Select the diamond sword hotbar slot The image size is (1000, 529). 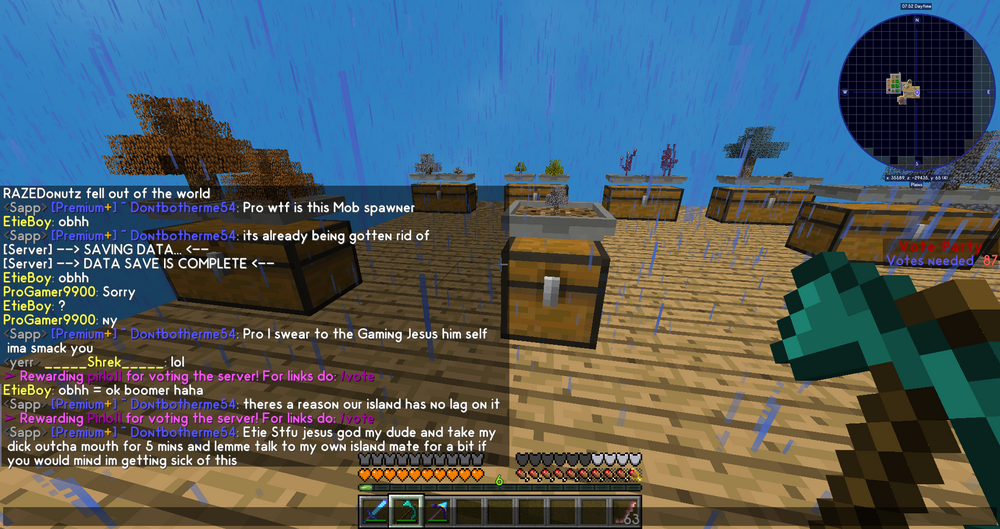[x=375, y=512]
